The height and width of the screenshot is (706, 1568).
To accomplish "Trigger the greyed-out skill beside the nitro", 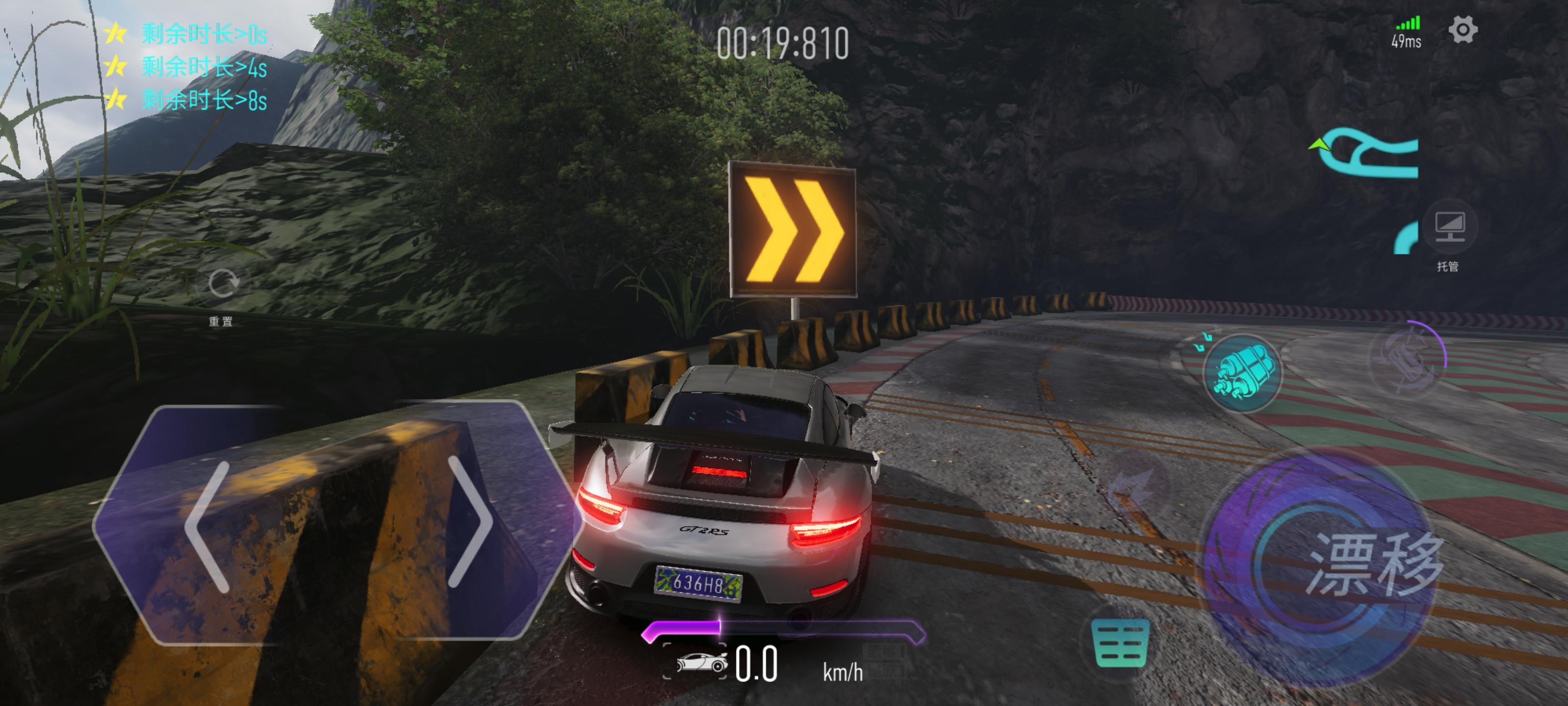I will coord(1407,358).
